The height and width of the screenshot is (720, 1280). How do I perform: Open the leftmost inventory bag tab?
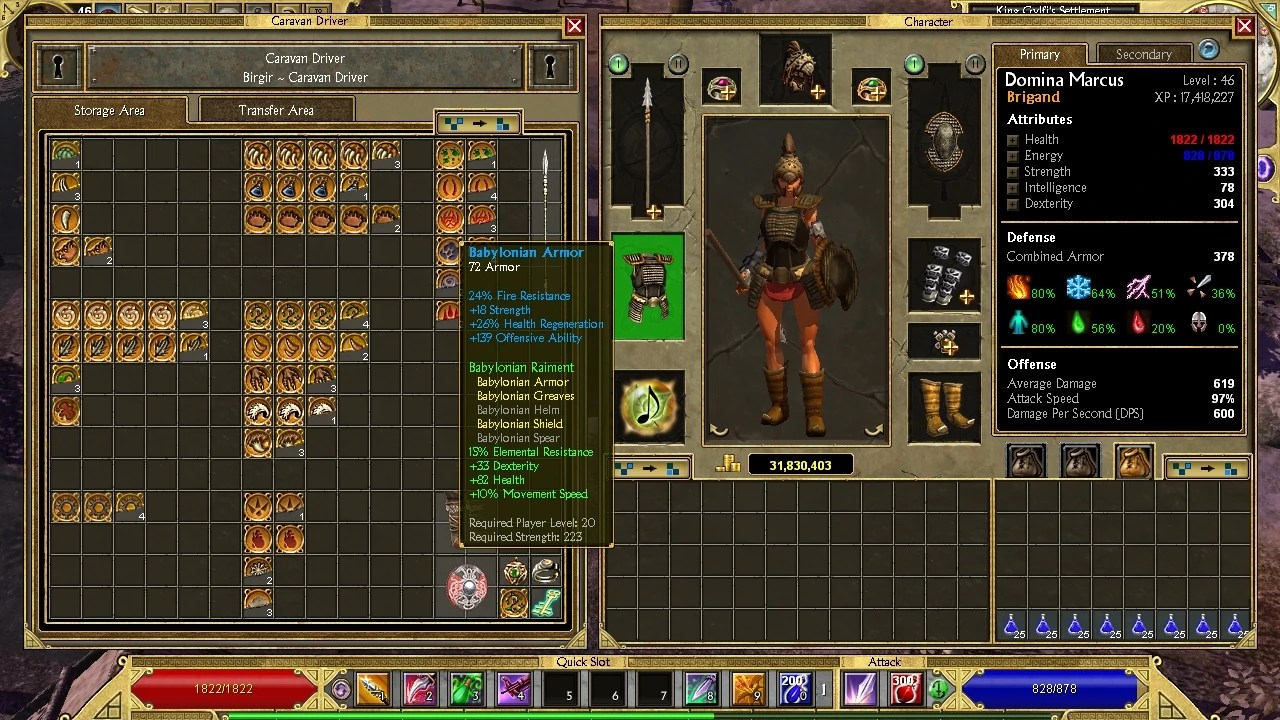coord(1026,460)
